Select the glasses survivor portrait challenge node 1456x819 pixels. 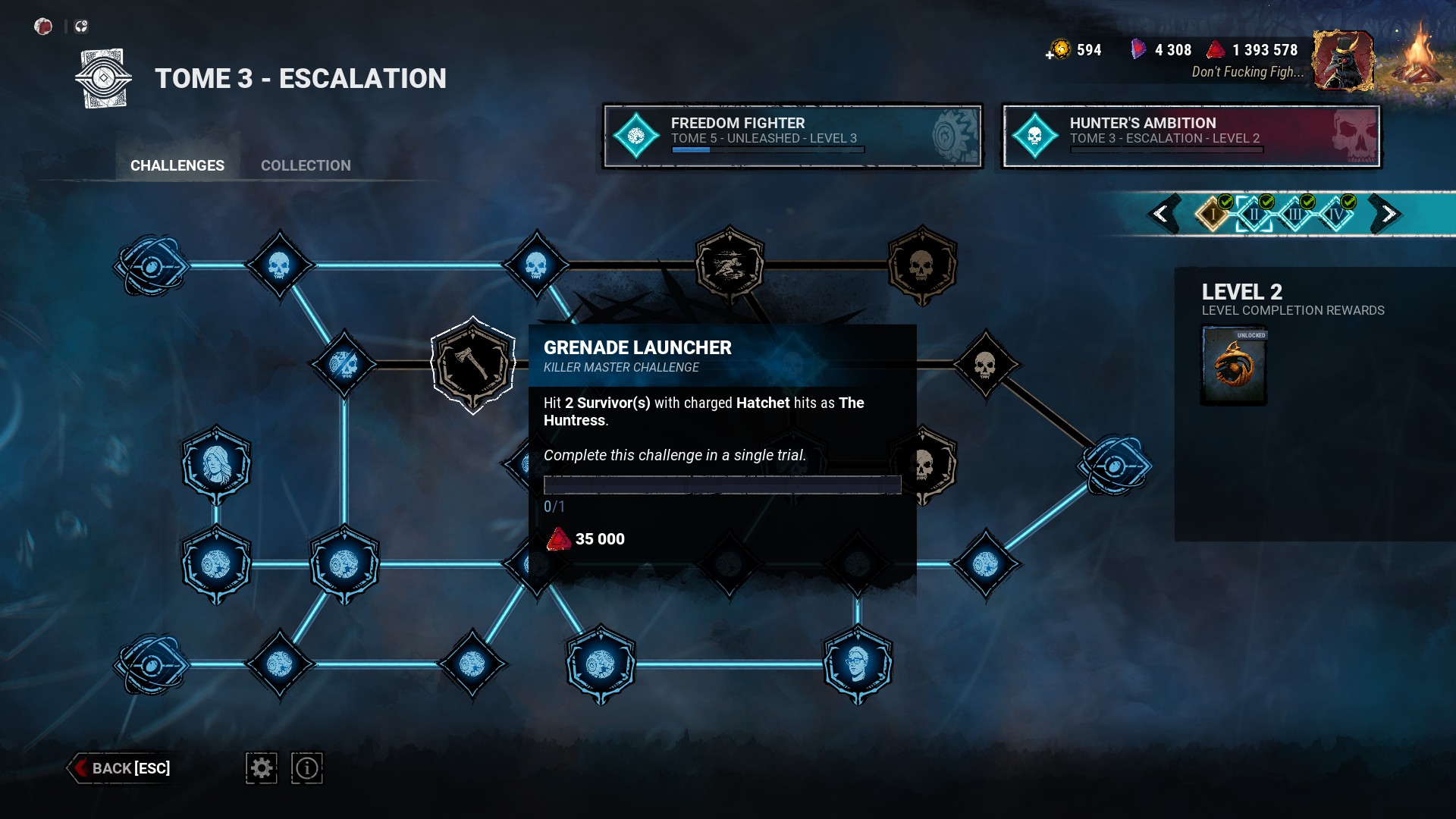[x=858, y=664]
